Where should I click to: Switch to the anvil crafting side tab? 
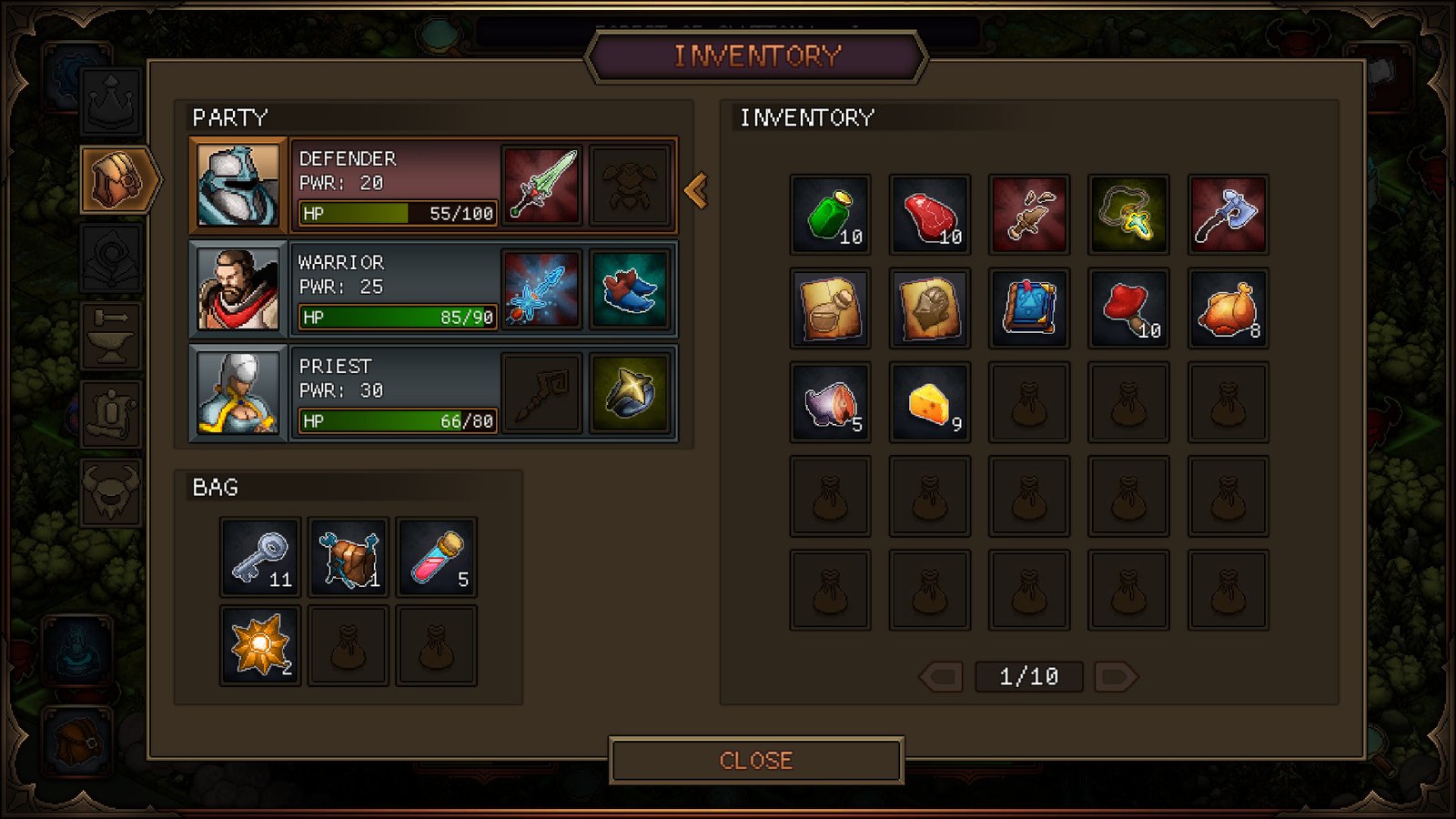tap(111, 334)
